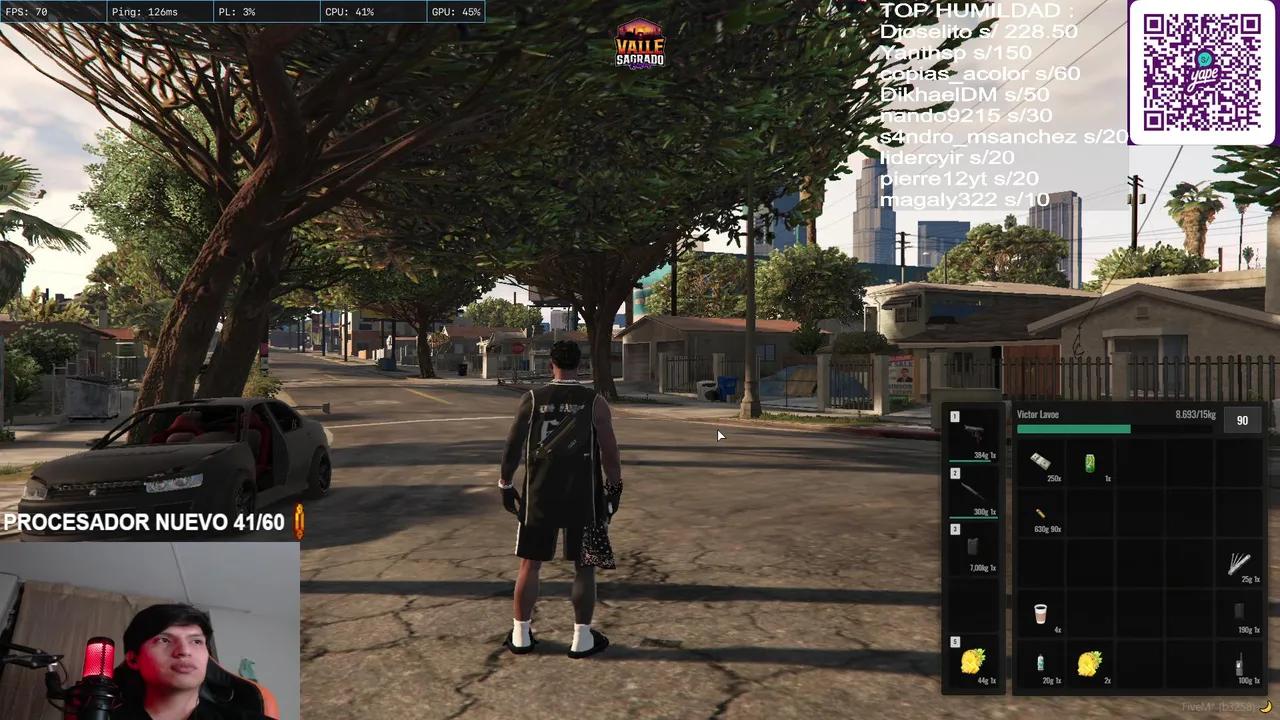Click the coffee cup item (4x)

pyautogui.click(x=1038, y=610)
